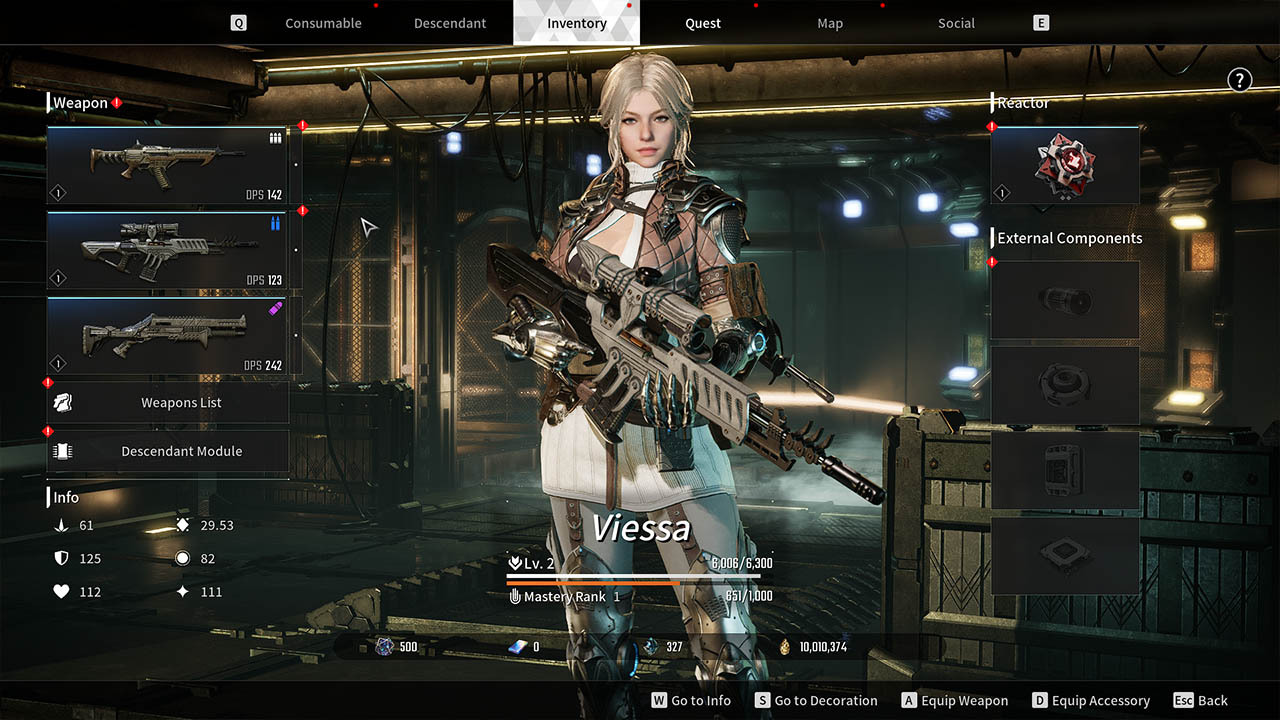This screenshot has width=1280, height=720.
Task: Switch to the Quest tab
Action: 703,23
